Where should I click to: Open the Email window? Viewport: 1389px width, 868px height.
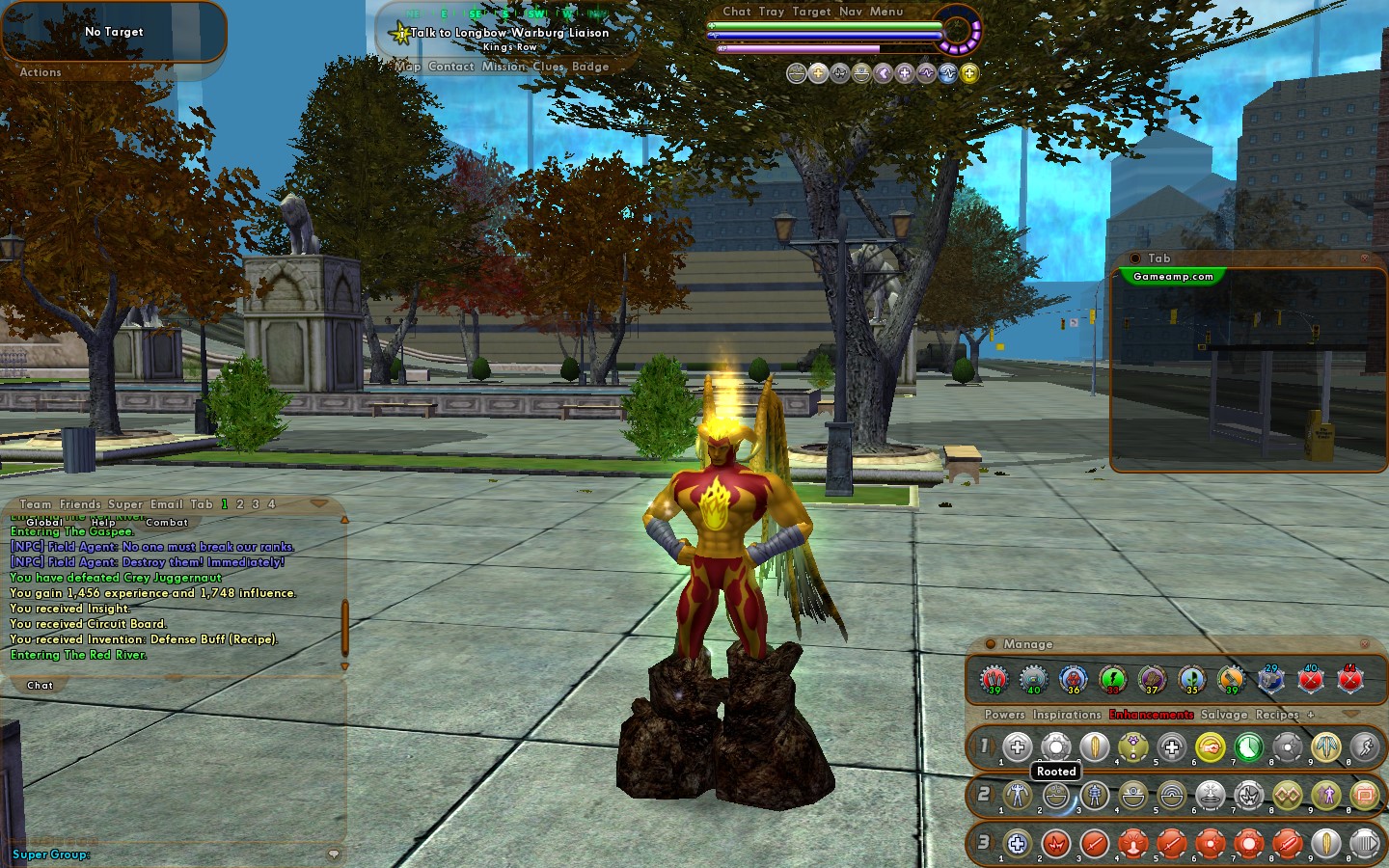(166, 504)
